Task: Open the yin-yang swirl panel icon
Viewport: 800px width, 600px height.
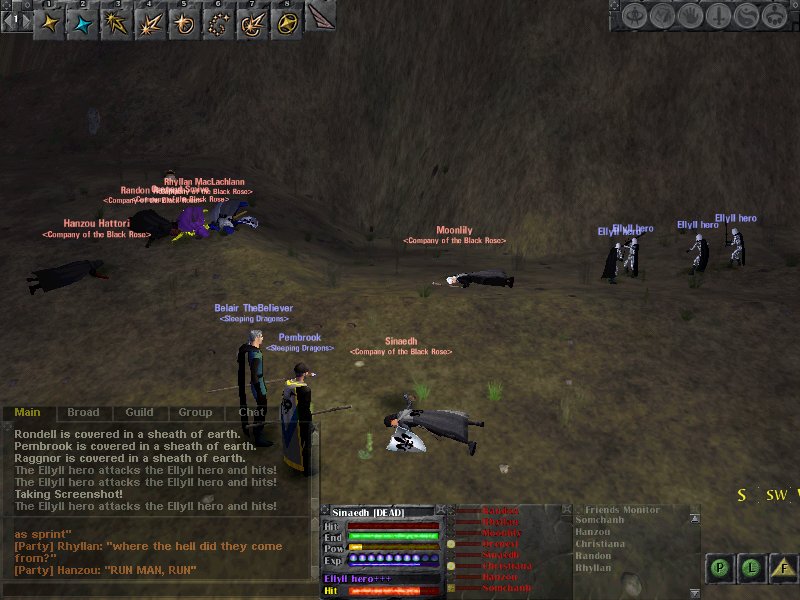Action: (x=746, y=16)
